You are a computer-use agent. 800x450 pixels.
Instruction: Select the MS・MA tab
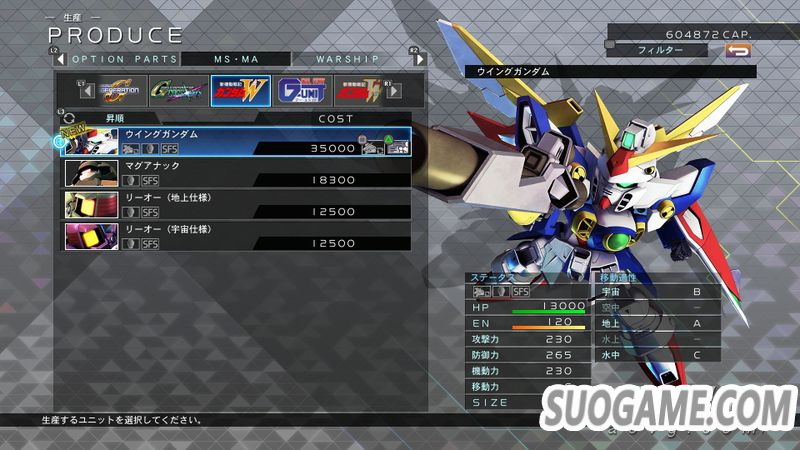[236, 59]
